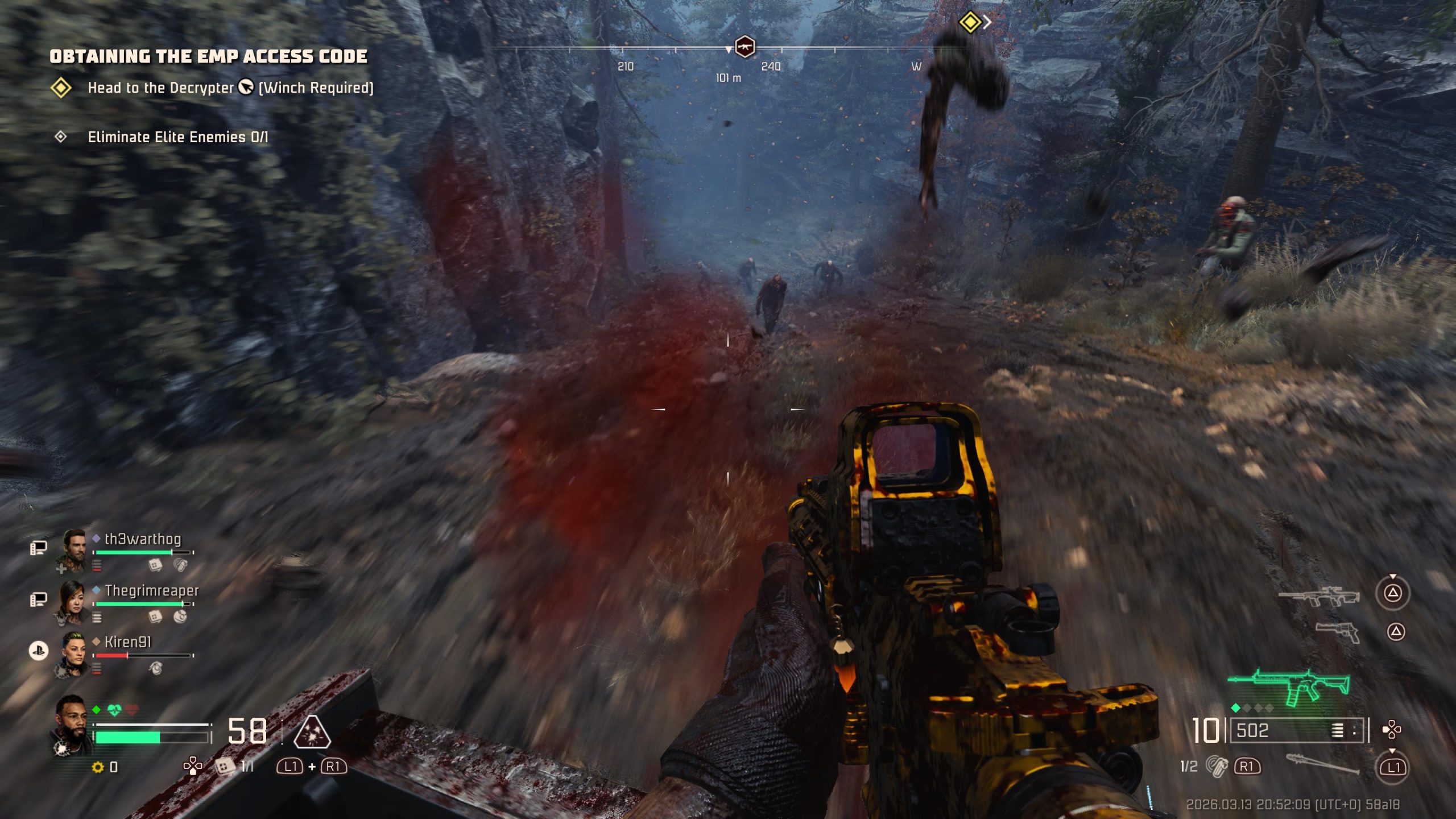The image size is (1456, 819).
Task: Click the throwable item icon showing 1/2
Action: tap(1217, 766)
